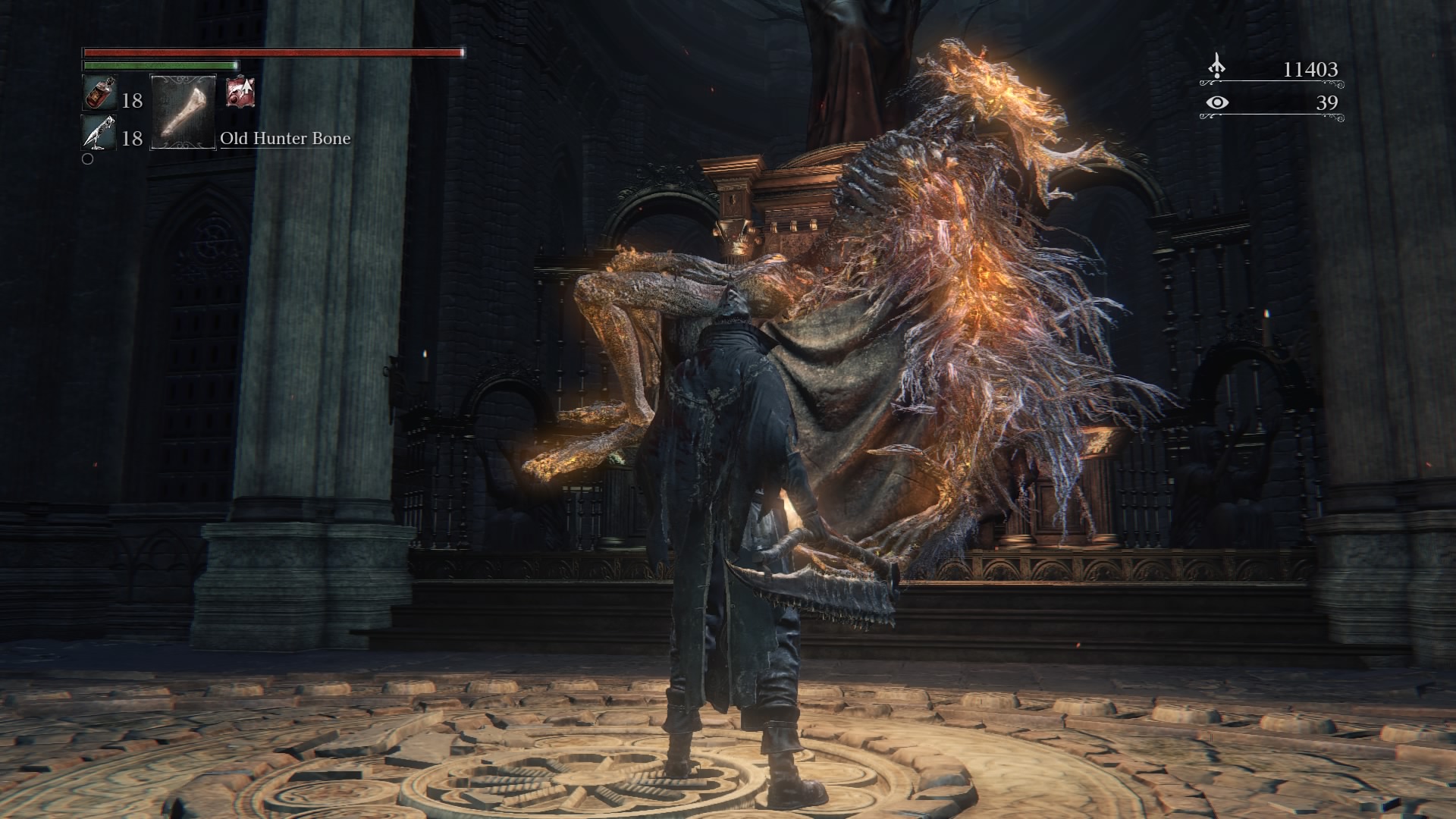Image resolution: width=1456 pixels, height=819 pixels.
Task: Click the Insight eye icon
Action: (x=1217, y=102)
